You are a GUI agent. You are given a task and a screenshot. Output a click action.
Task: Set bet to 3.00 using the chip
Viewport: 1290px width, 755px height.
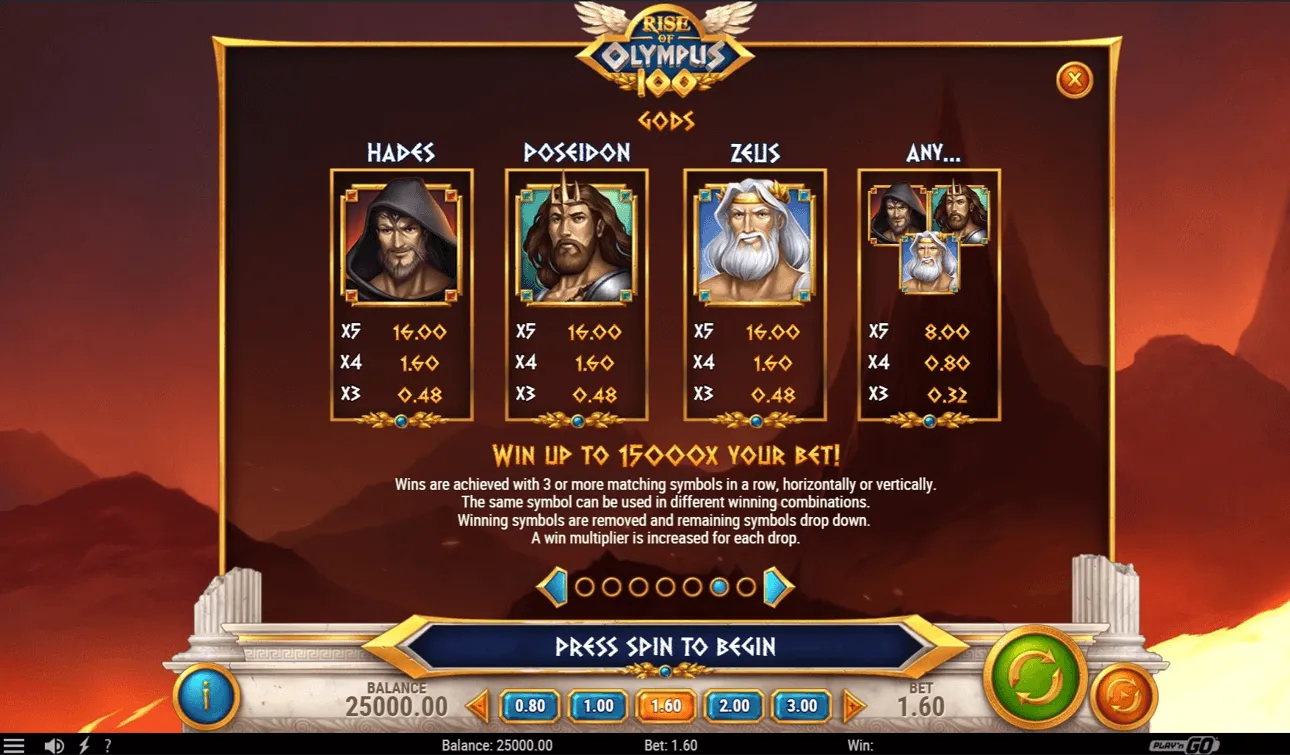[x=800, y=706]
